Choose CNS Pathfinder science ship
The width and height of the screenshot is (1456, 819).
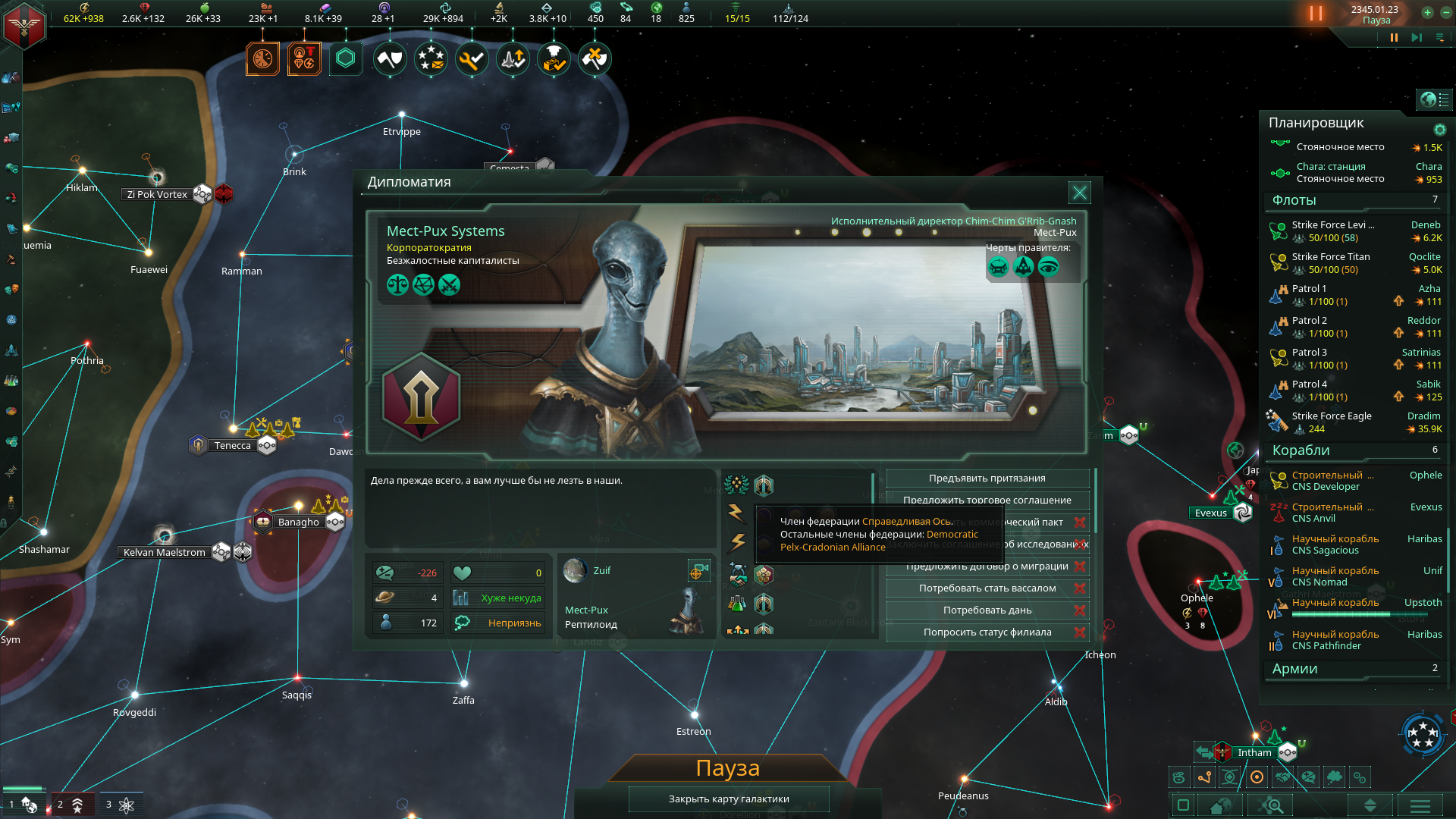1326,646
